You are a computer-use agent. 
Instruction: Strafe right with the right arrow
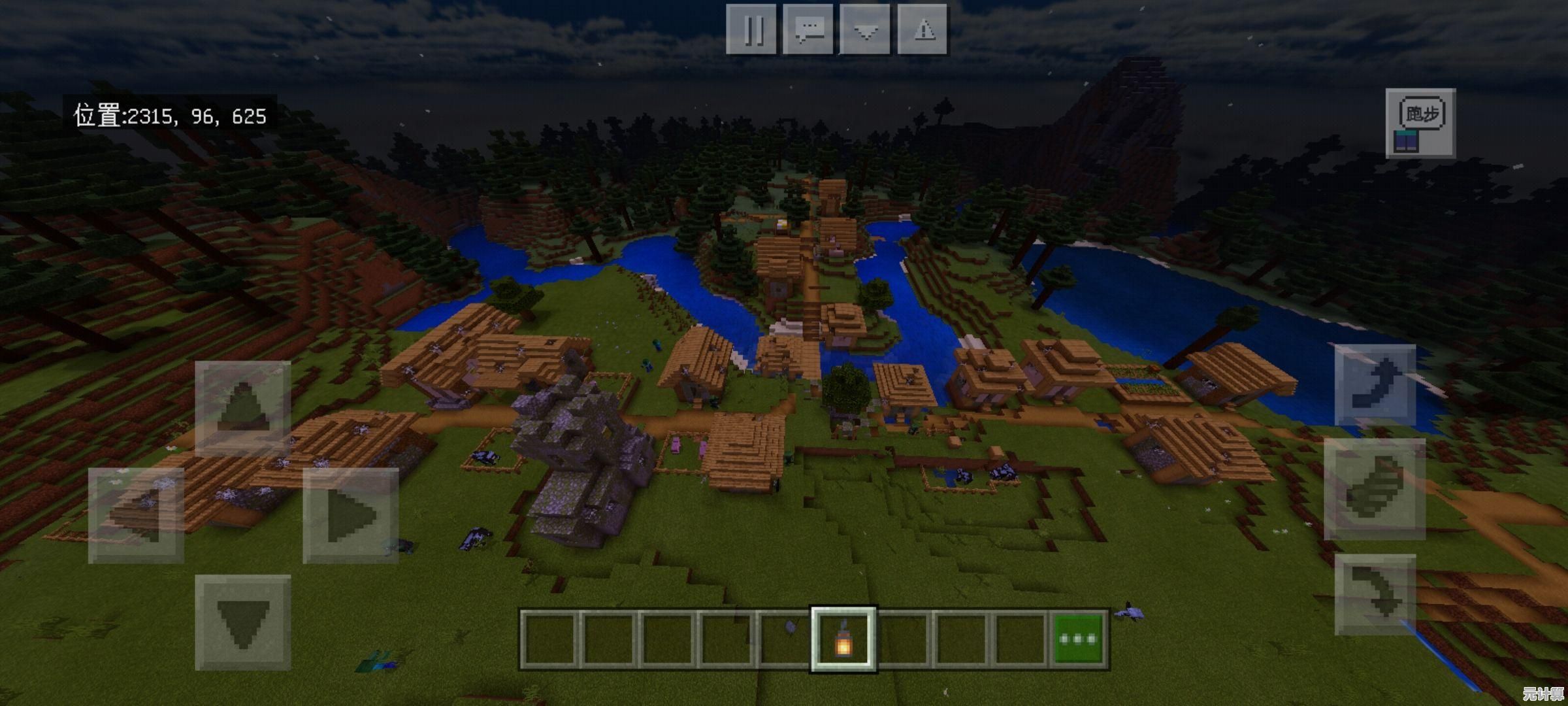pos(351,515)
